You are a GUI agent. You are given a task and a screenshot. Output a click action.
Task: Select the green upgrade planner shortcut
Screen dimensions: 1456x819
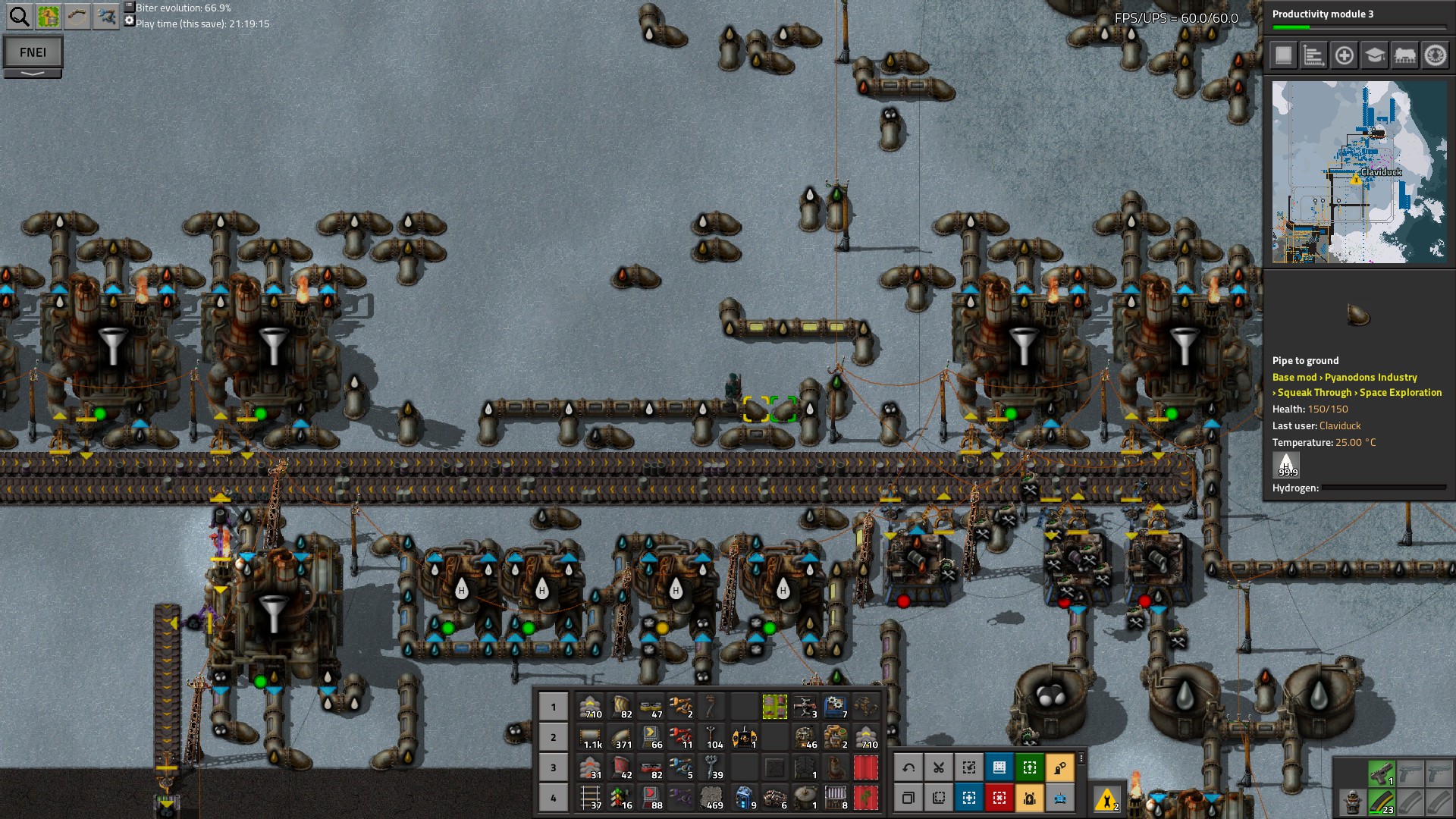pyautogui.click(x=1030, y=767)
